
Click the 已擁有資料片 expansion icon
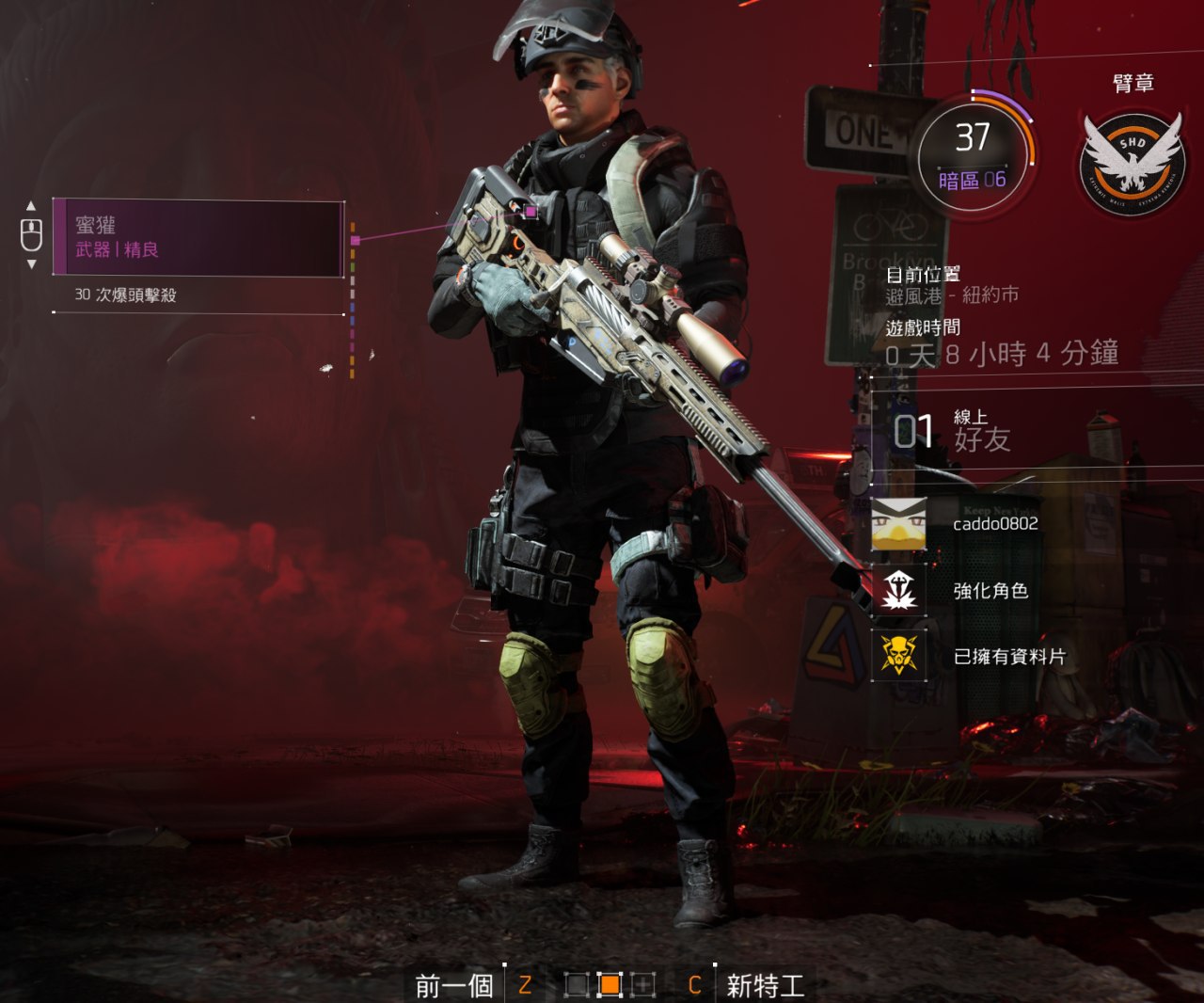899,655
